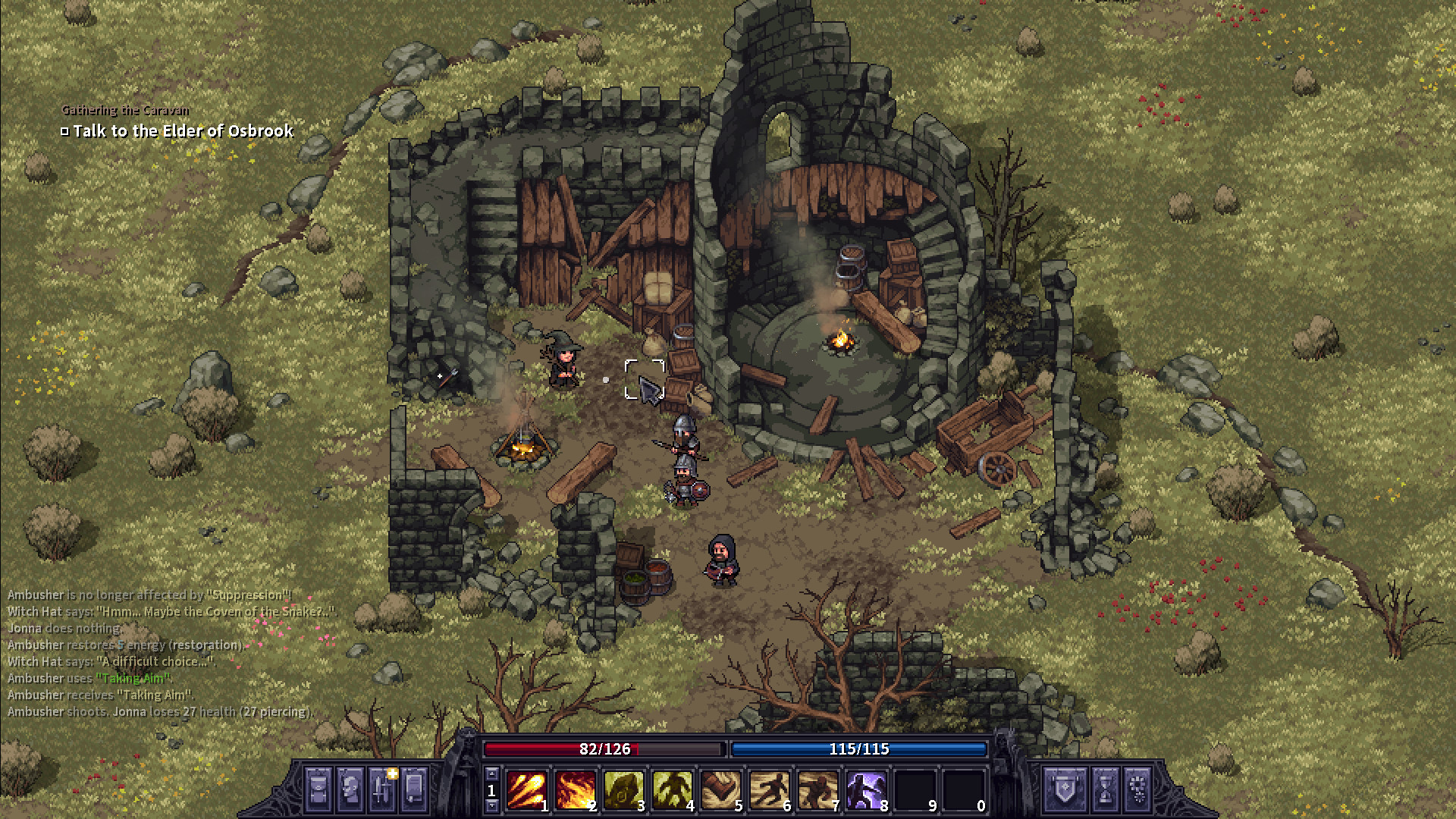Open the reputation banner panel
This screenshot has width=1456, height=819.
click(1065, 789)
